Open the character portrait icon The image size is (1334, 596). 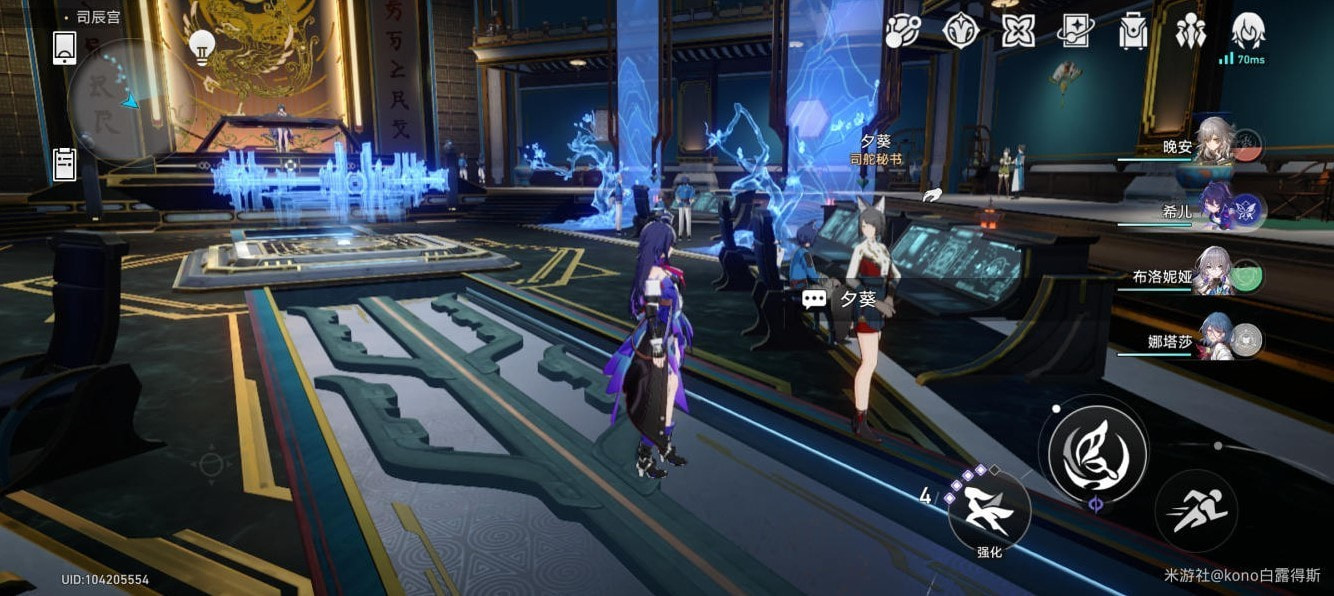(x=1248, y=31)
